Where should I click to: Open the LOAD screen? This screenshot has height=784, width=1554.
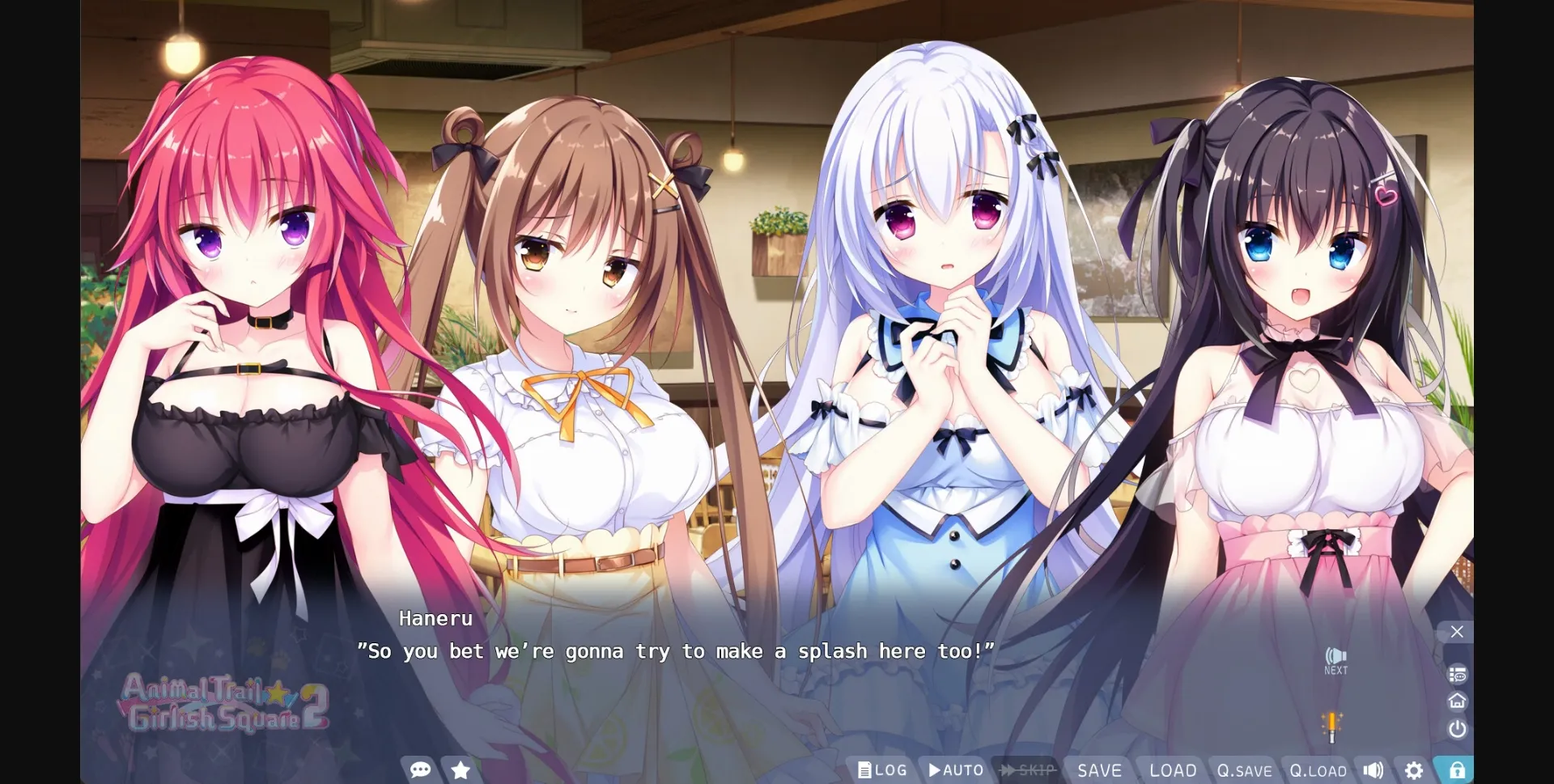coord(1172,770)
